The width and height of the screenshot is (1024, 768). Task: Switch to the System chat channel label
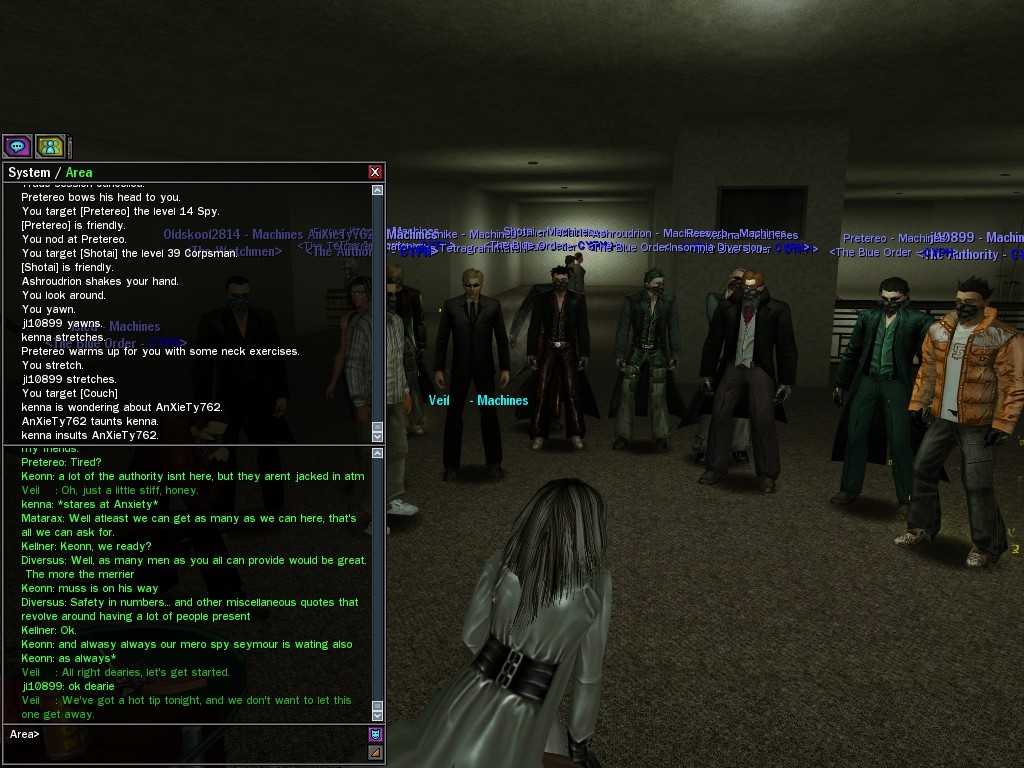(x=29, y=172)
